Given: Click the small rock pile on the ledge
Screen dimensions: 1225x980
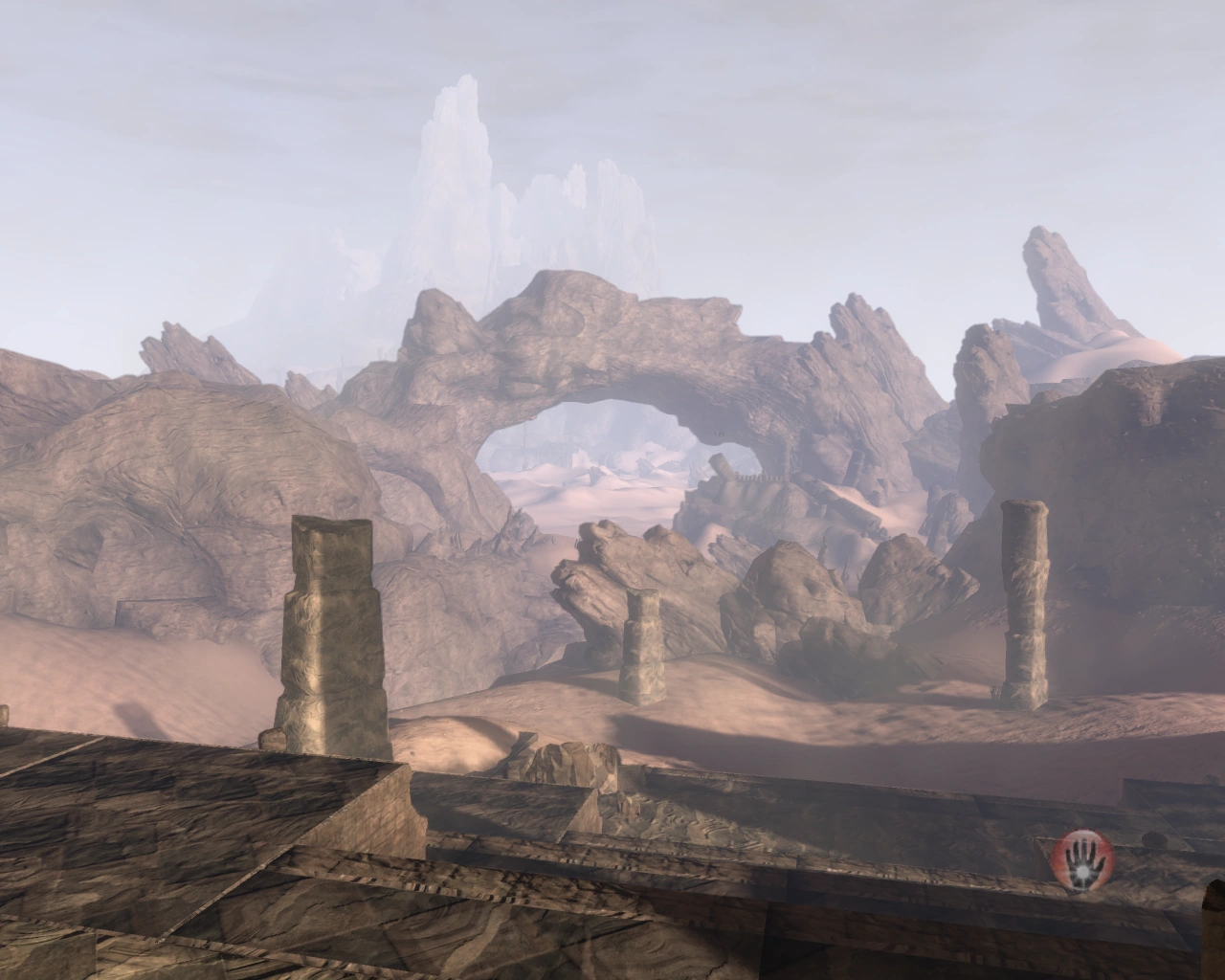Looking at the screenshot, I should click(574, 761).
